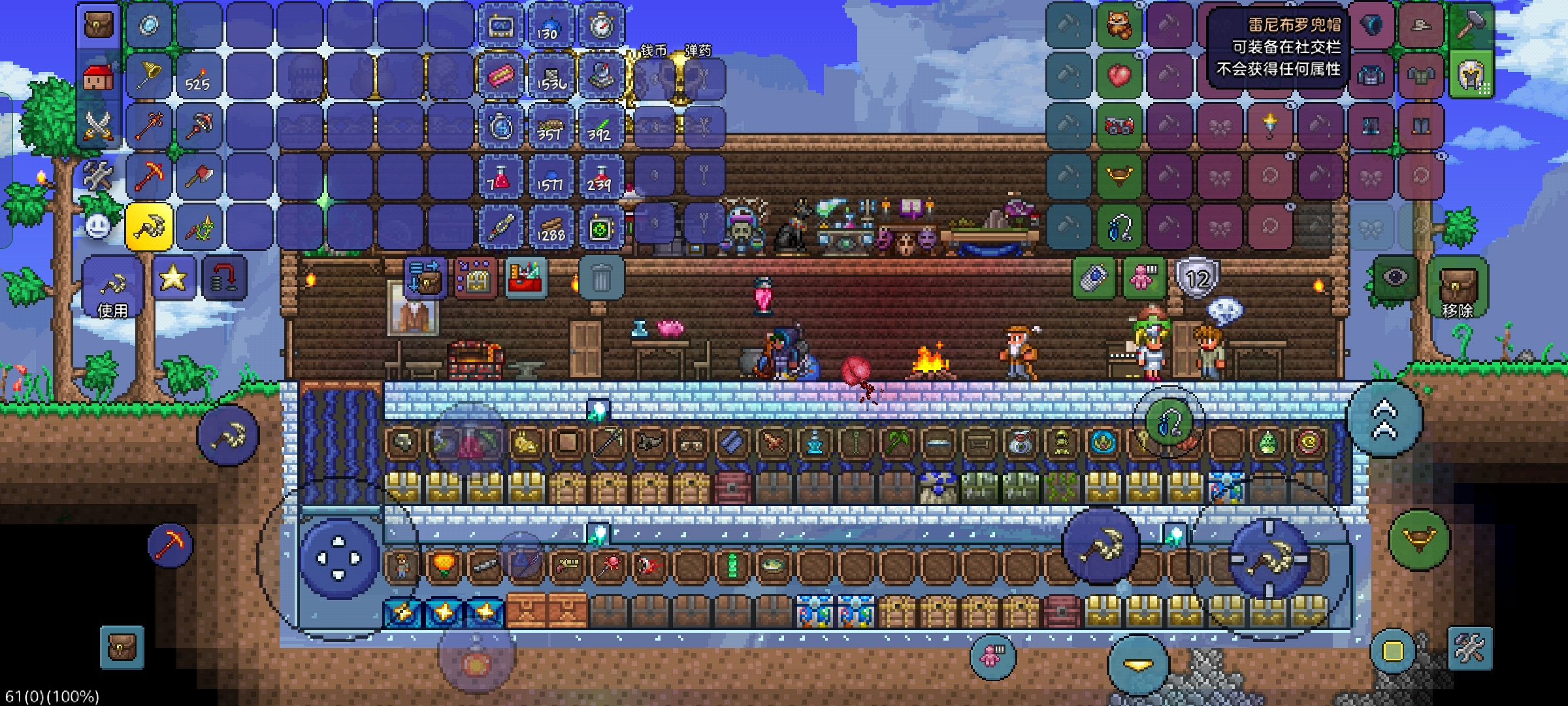Select the bug net inventory slot

click(149, 76)
